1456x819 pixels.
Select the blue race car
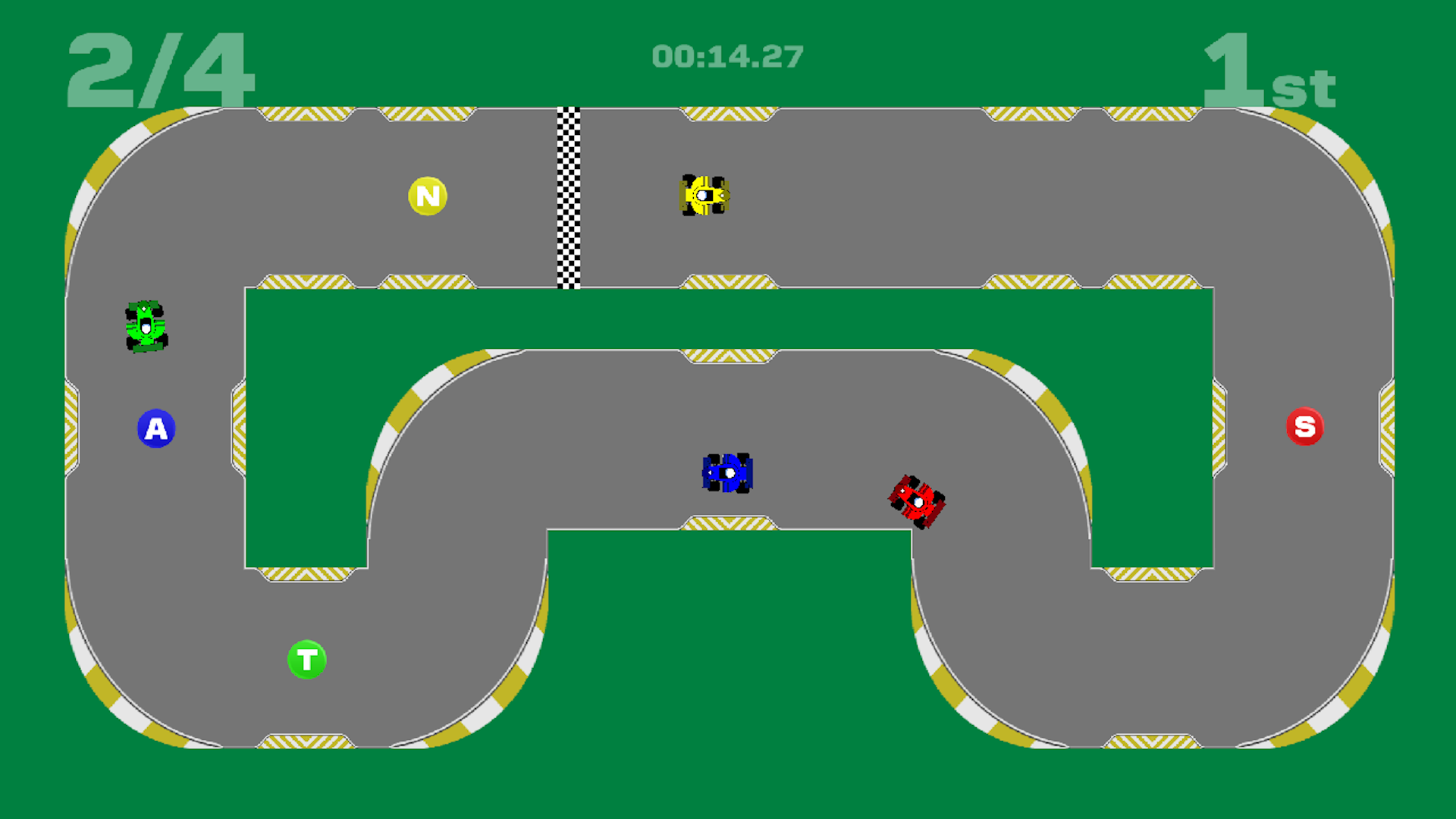tap(727, 472)
